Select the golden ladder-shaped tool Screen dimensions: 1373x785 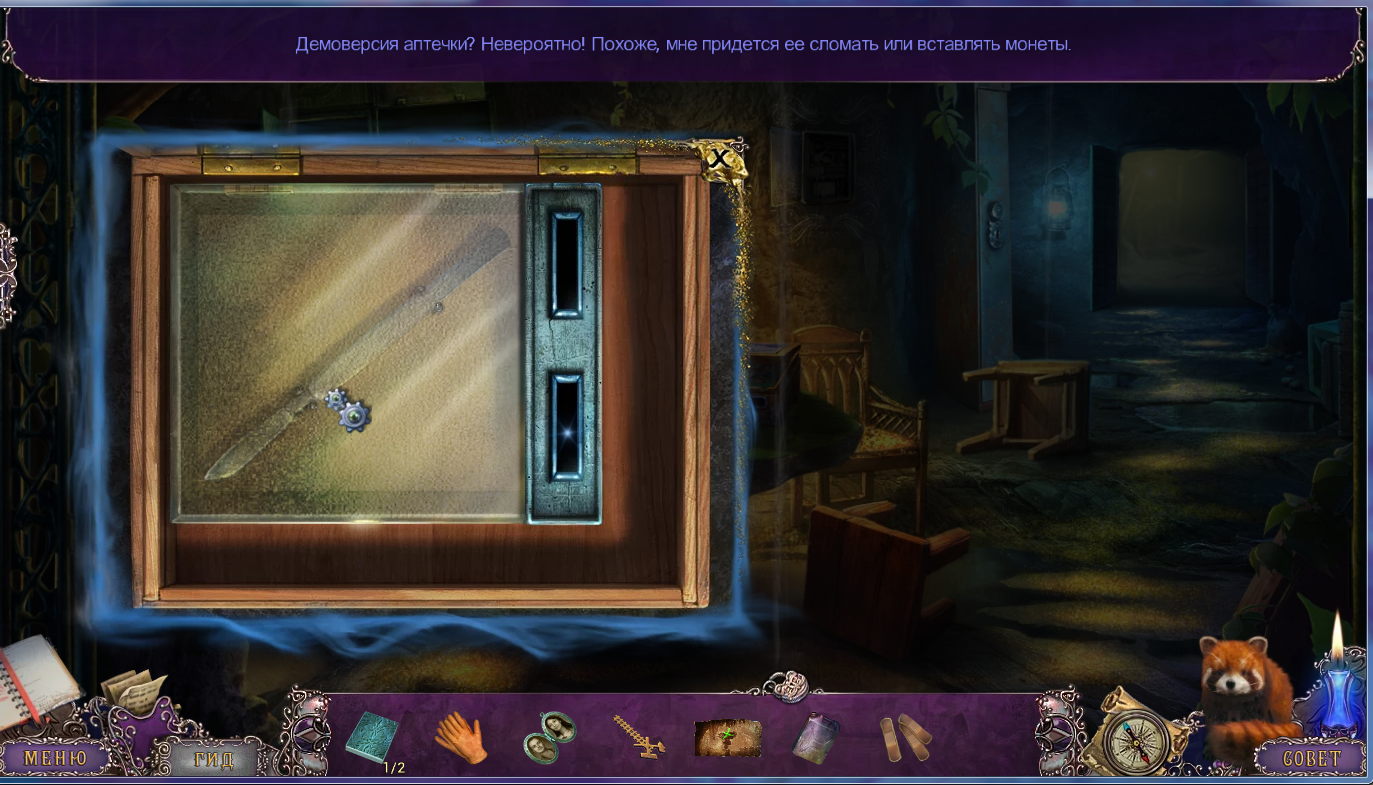640,737
